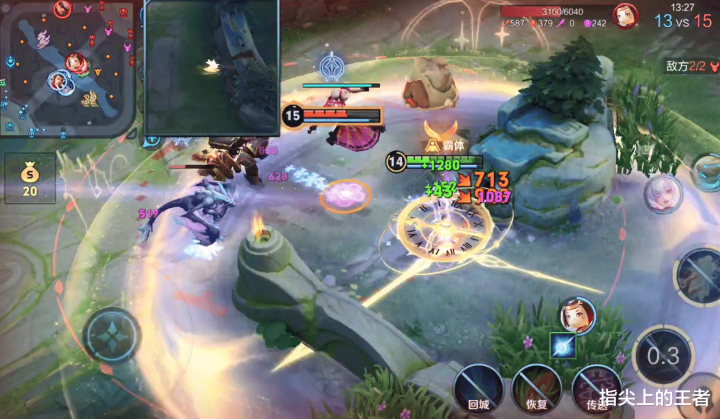Target the red-haired hero portrait above skills
The height and width of the screenshot is (419, 720).
click(x=578, y=314)
